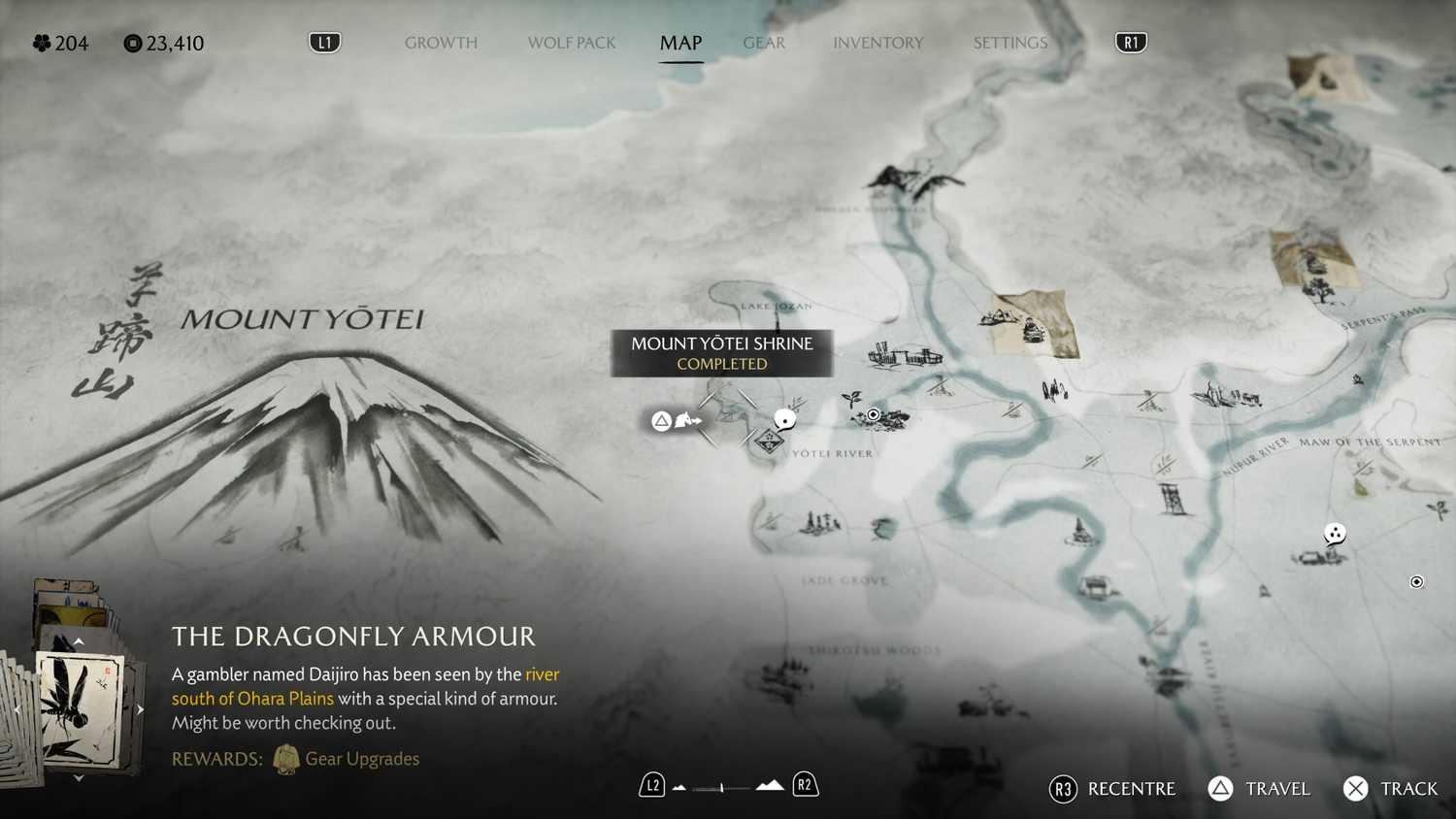Click the L1 shoulder button icon
The height and width of the screenshot is (819, 1456).
pyautogui.click(x=325, y=42)
